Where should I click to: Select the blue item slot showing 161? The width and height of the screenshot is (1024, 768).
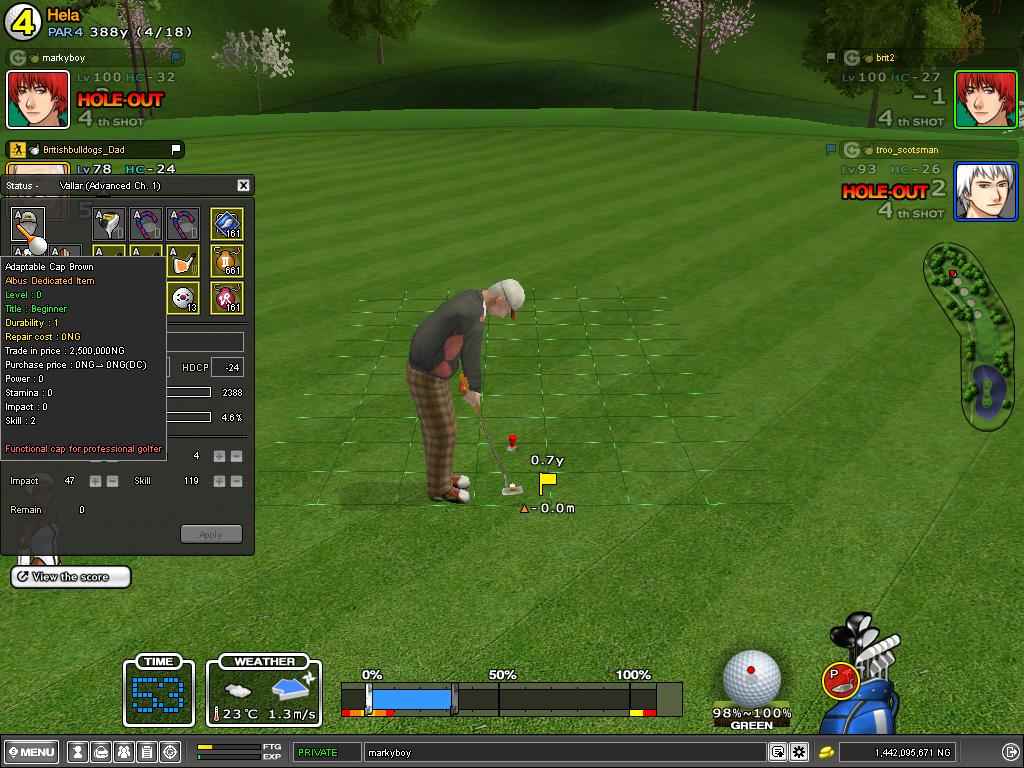[x=227, y=224]
